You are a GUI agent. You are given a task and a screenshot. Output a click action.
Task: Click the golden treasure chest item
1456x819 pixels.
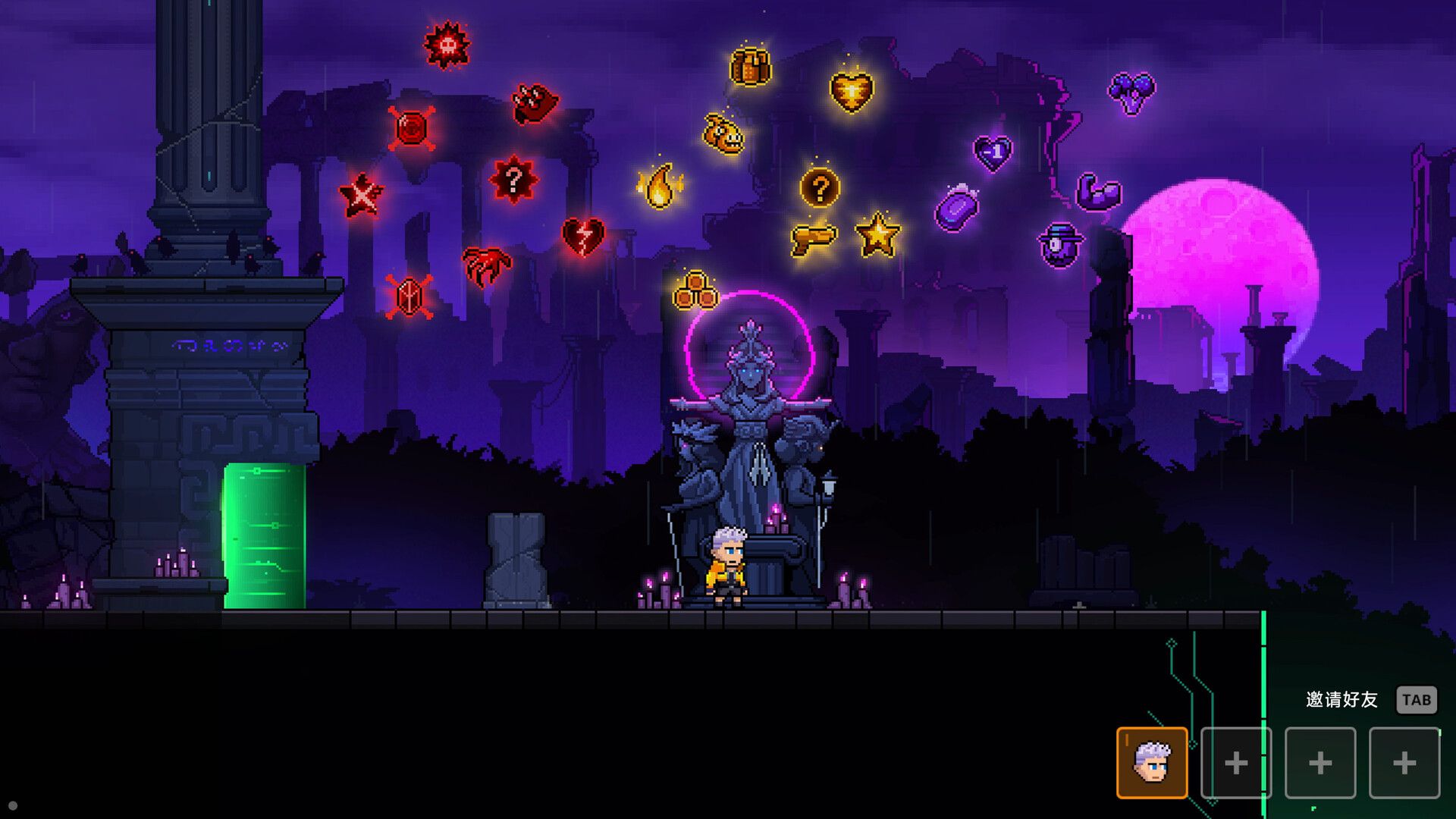point(749,68)
